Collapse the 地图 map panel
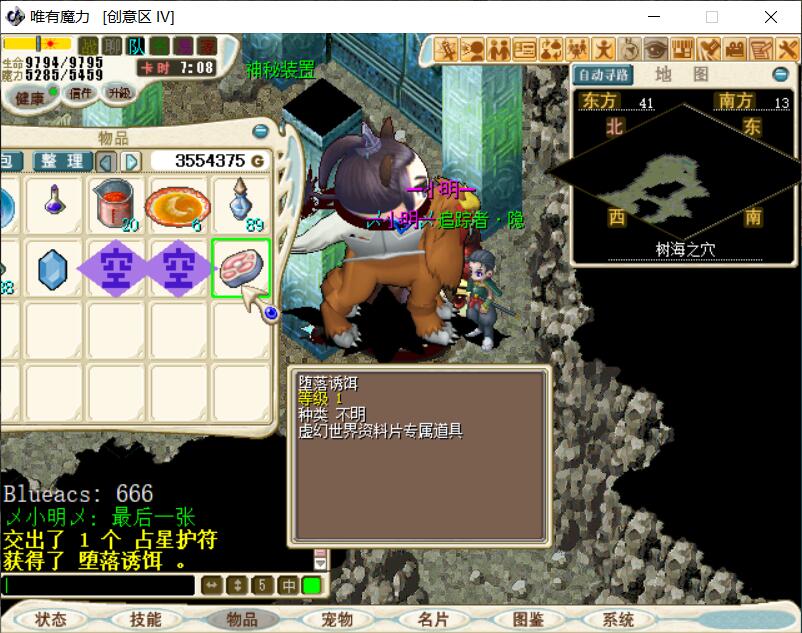This screenshot has height=633, width=802. [780, 75]
